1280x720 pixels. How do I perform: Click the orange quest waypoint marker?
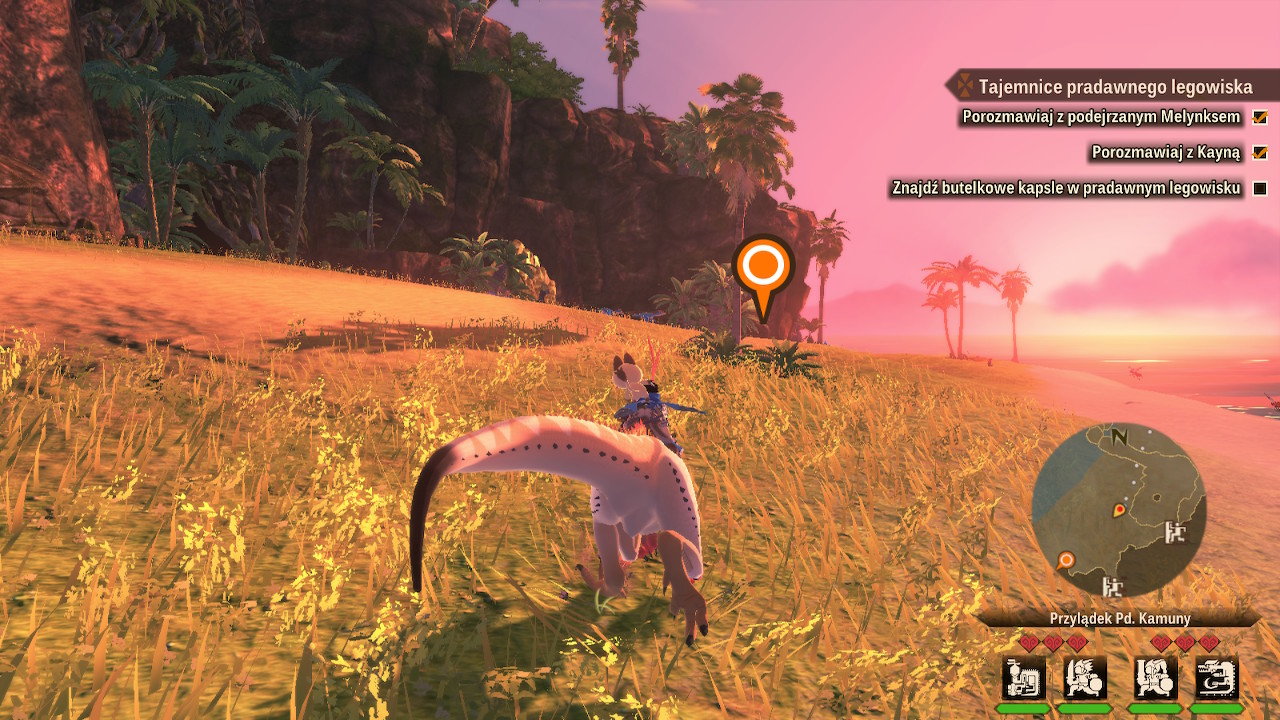pyautogui.click(x=763, y=267)
